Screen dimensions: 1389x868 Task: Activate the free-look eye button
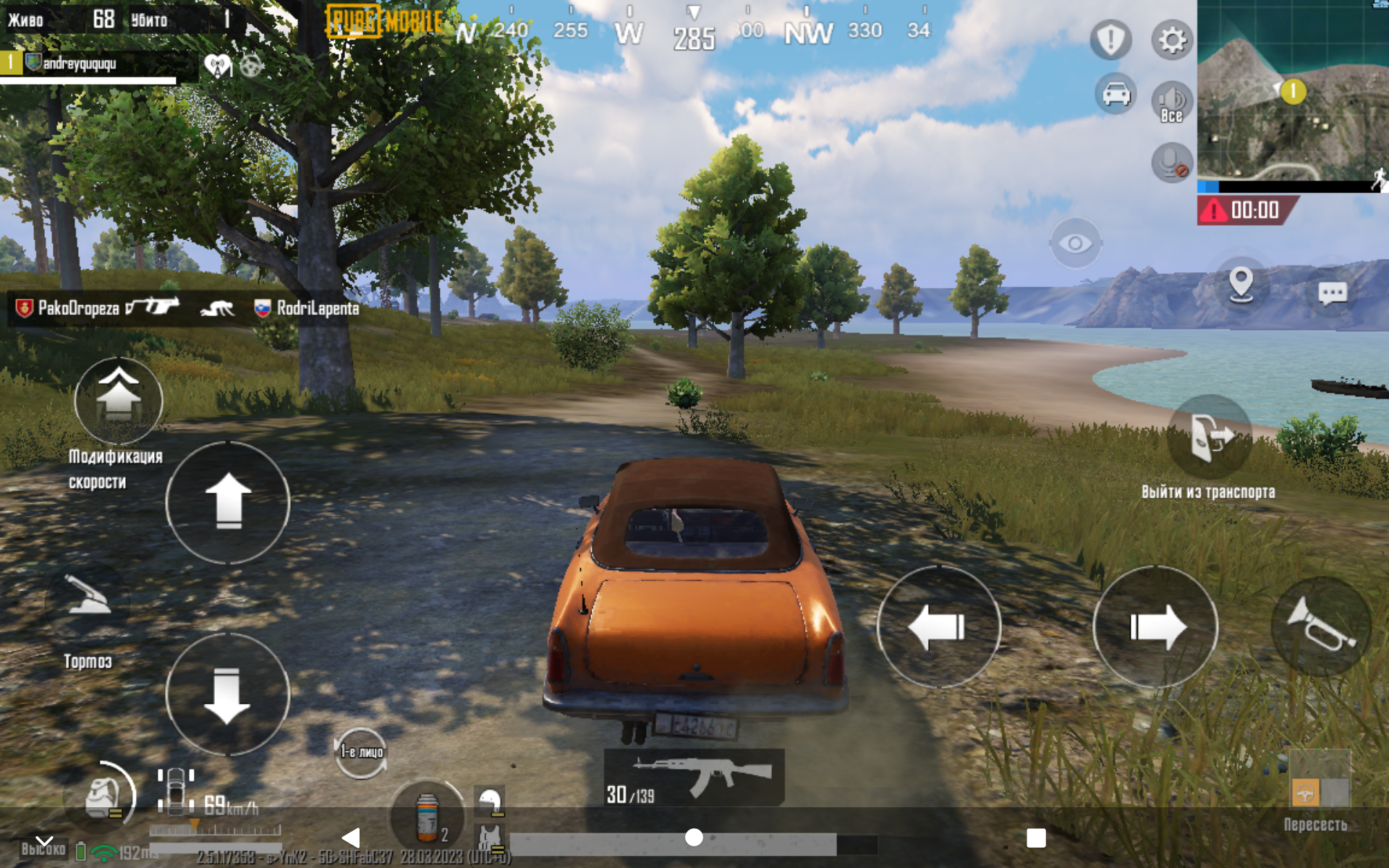[x=1075, y=243]
